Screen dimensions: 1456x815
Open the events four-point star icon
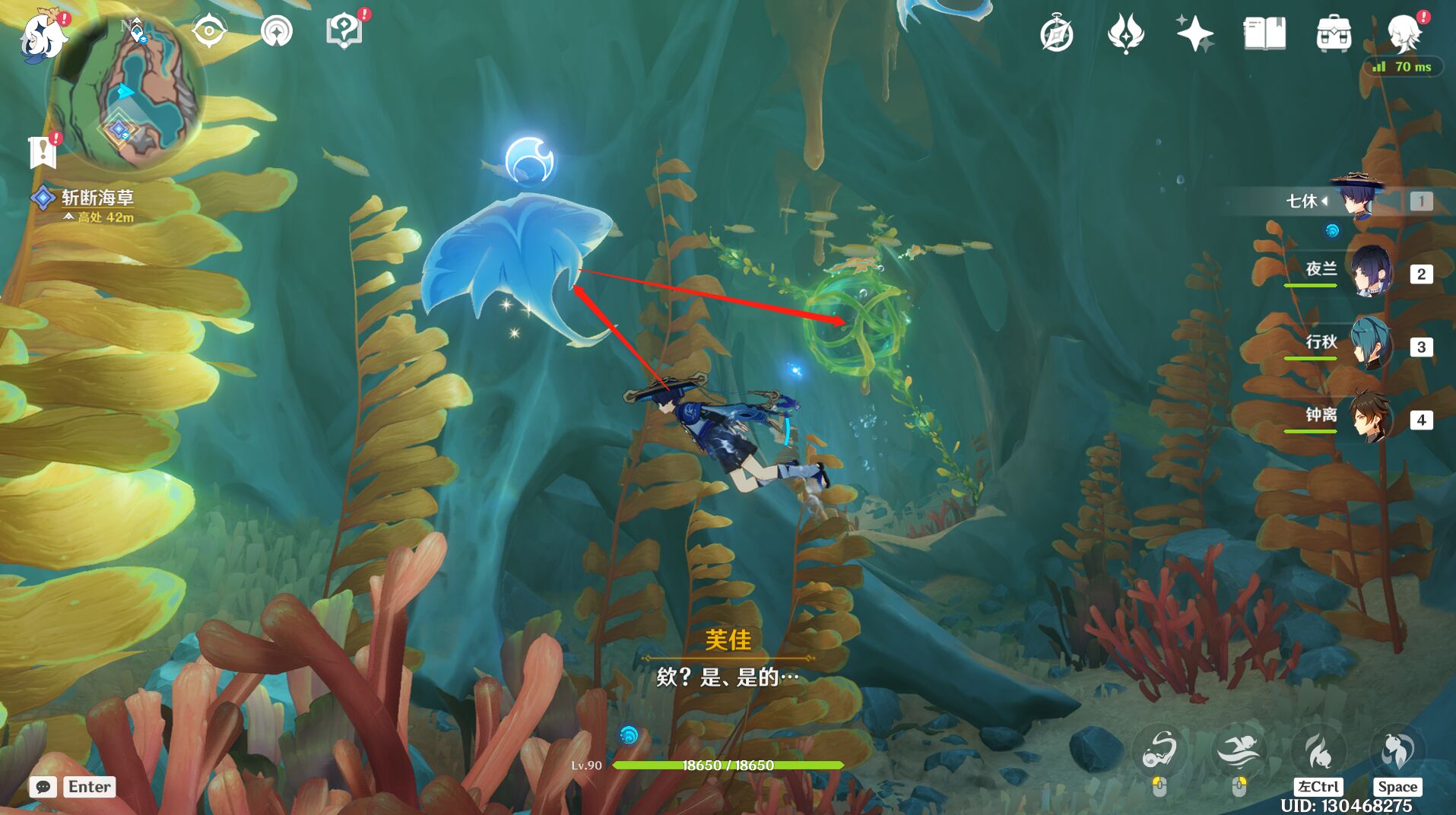pyautogui.click(x=1126, y=34)
